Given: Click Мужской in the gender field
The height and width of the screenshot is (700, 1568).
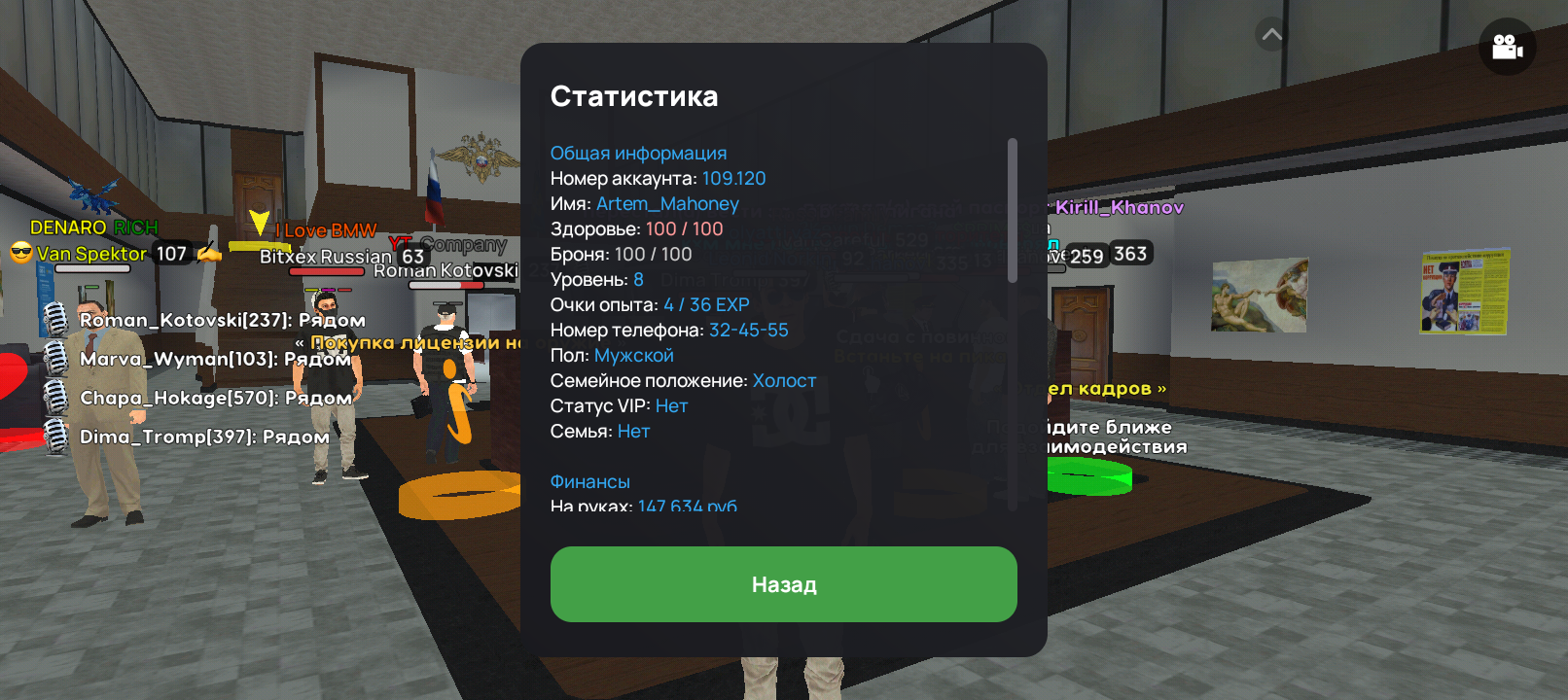Looking at the screenshot, I should point(635,355).
